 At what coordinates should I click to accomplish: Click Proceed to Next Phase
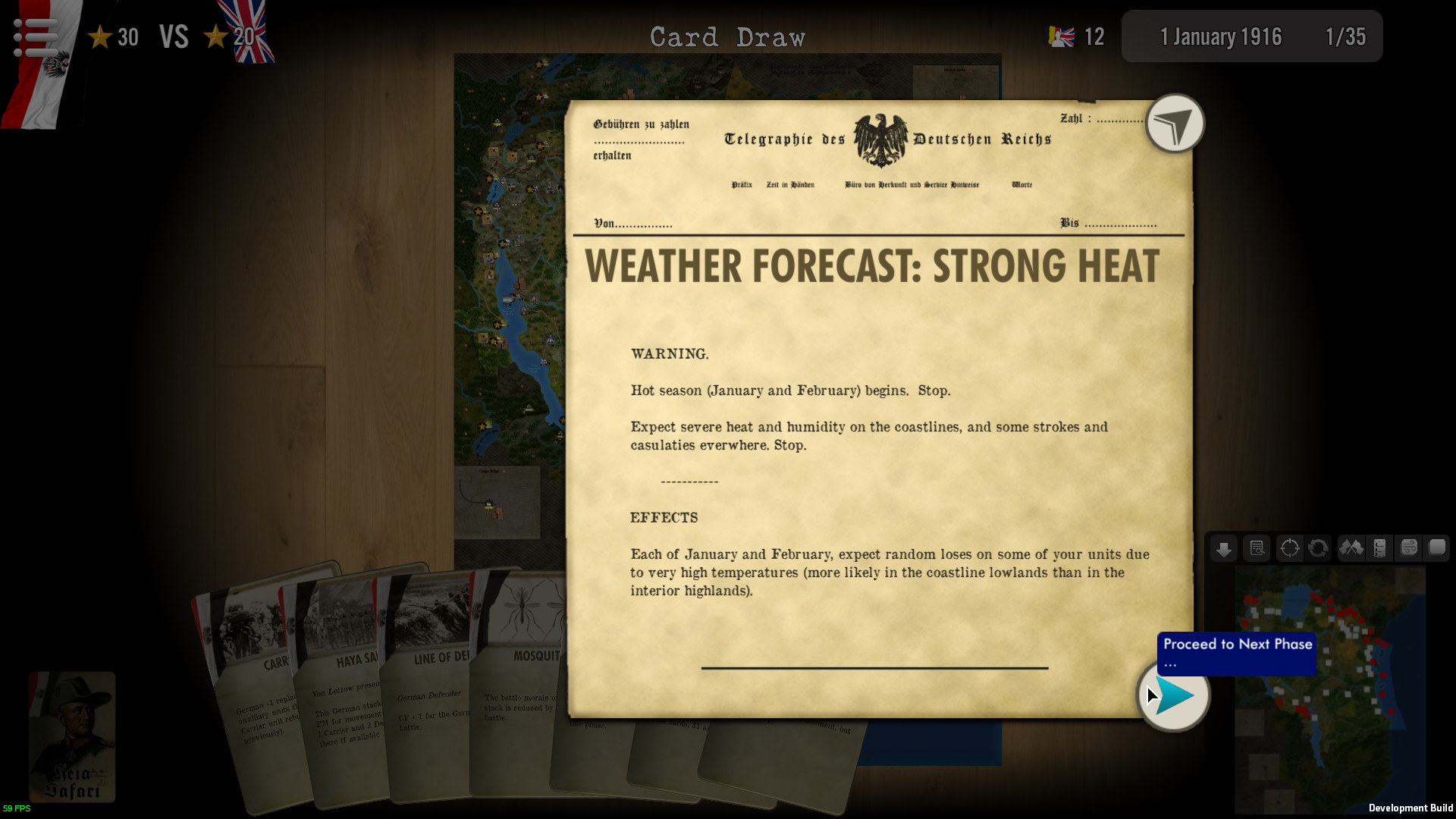1235,653
